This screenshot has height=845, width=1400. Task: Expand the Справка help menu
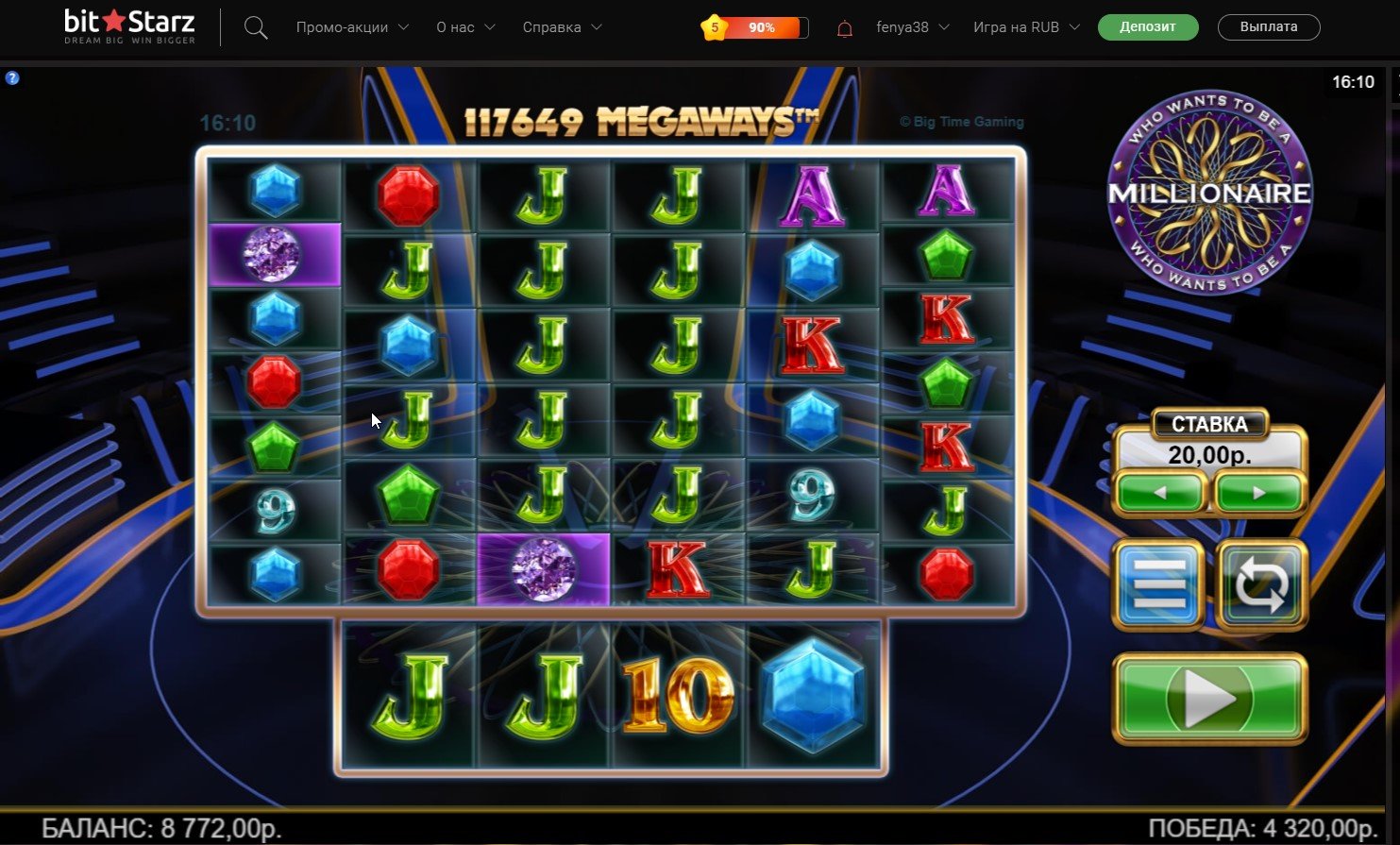(562, 27)
